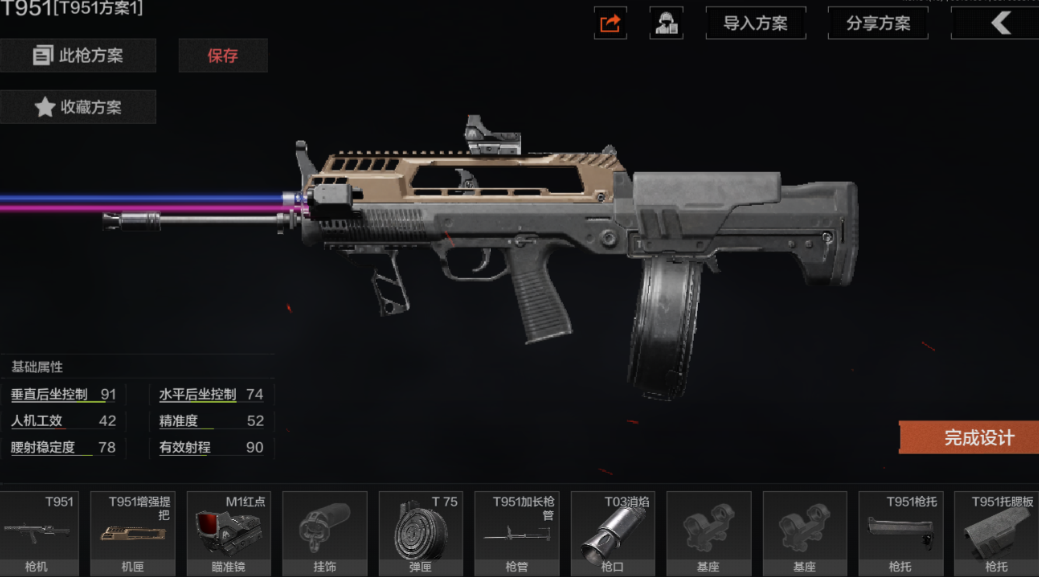Select the T951托腮板 cheek rest slot

(995, 532)
